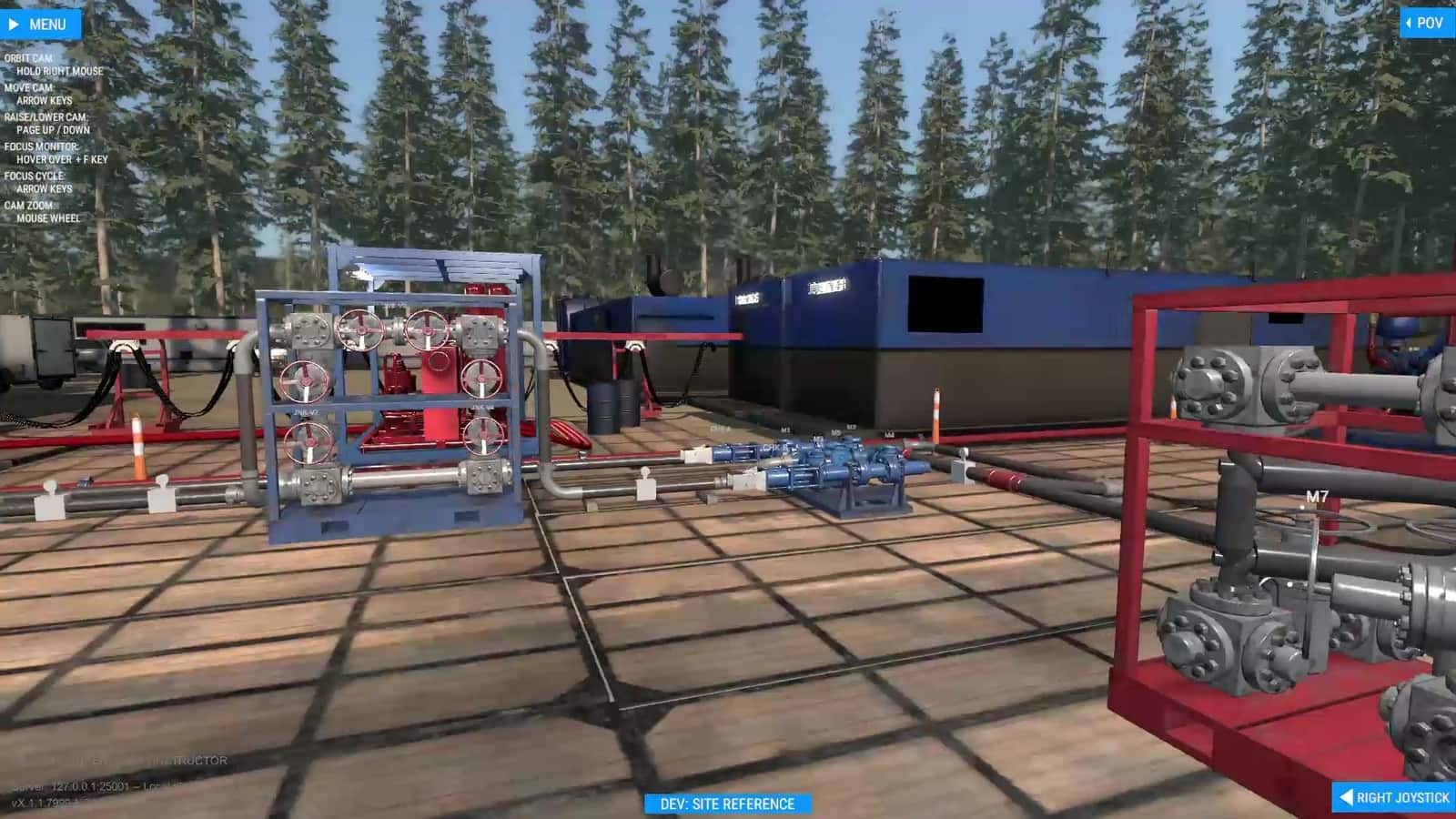The width and height of the screenshot is (1456, 819).
Task: Select the ZNK-A7 label on the blue manifold
Action: (x=307, y=412)
